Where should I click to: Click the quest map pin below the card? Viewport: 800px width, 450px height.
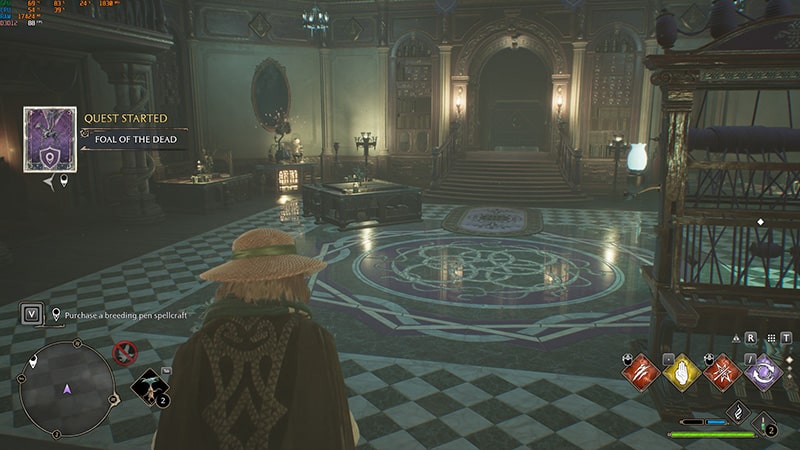[x=64, y=180]
